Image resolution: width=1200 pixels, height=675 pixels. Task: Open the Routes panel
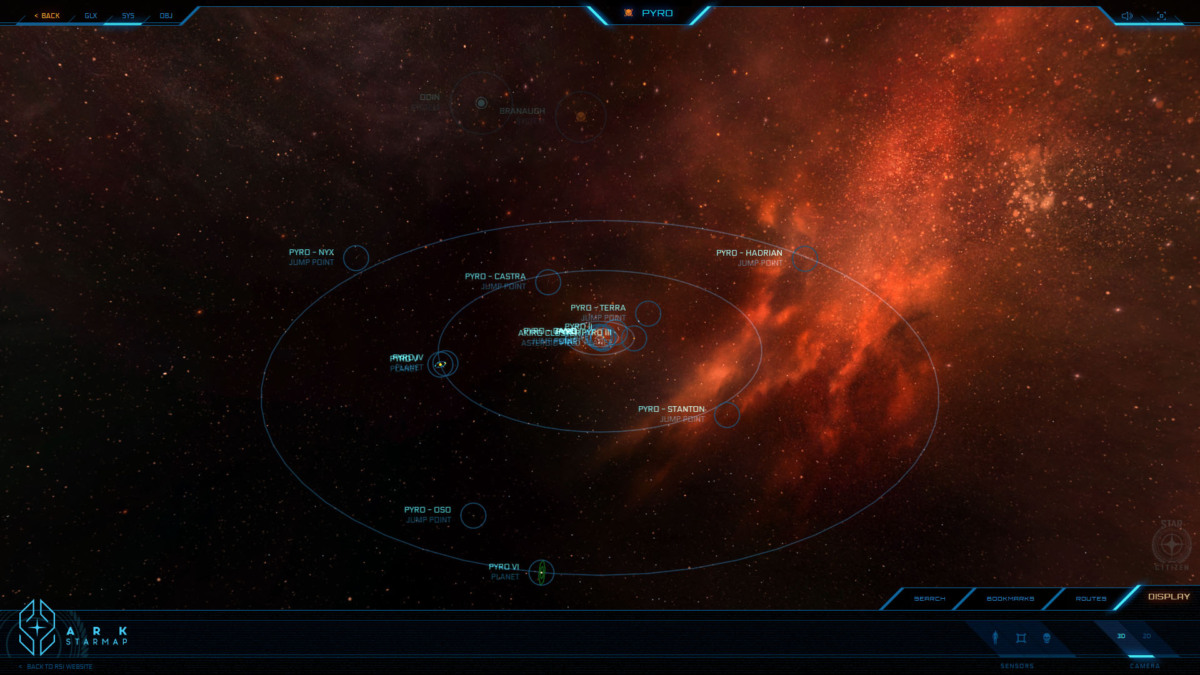point(1091,598)
